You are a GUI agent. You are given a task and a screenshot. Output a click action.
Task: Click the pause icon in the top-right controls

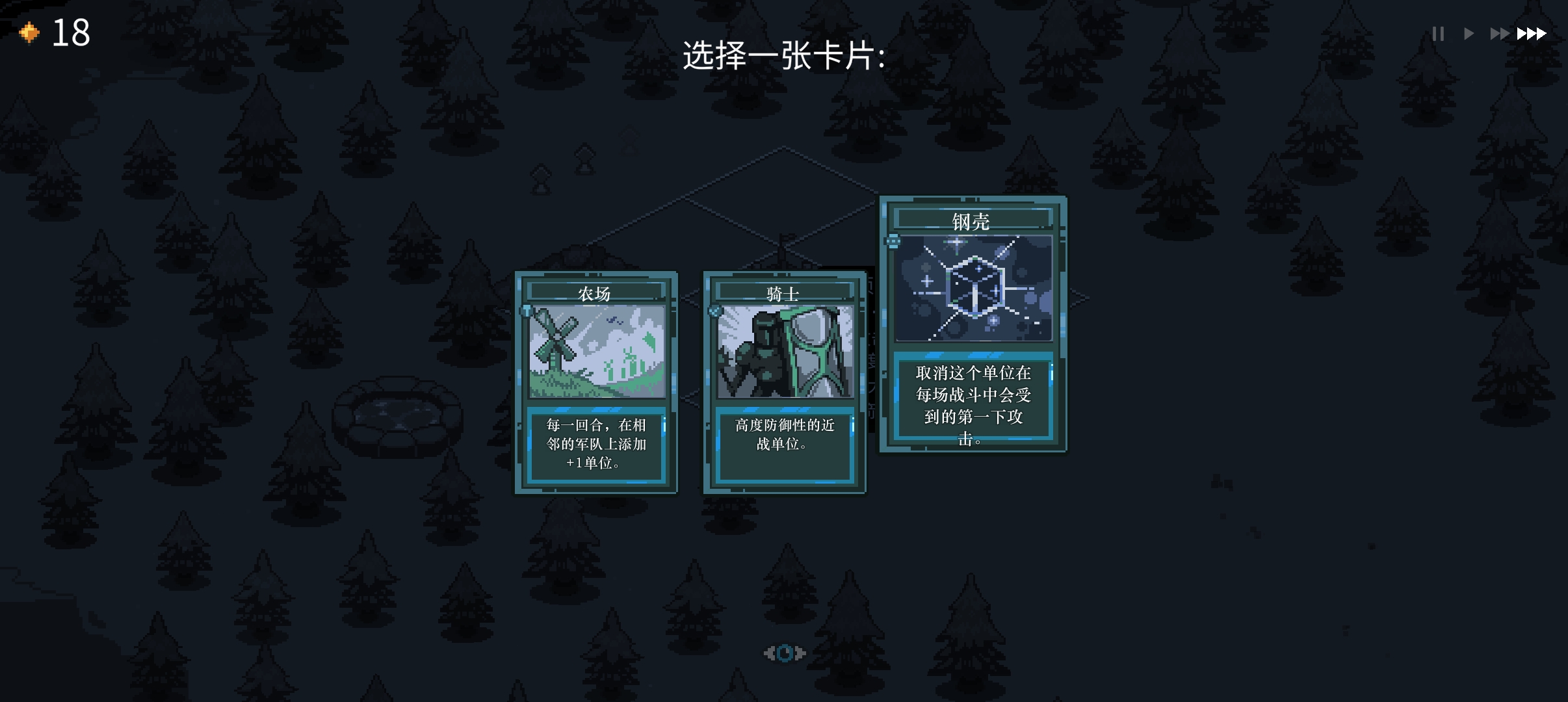click(x=1438, y=32)
